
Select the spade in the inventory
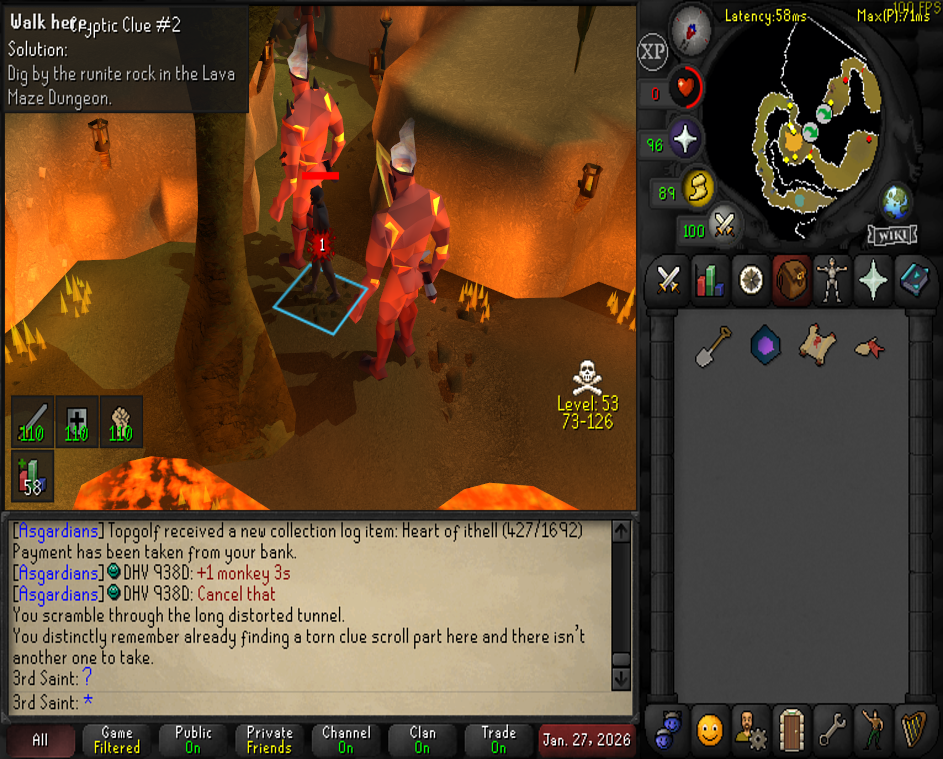pyautogui.click(x=713, y=346)
